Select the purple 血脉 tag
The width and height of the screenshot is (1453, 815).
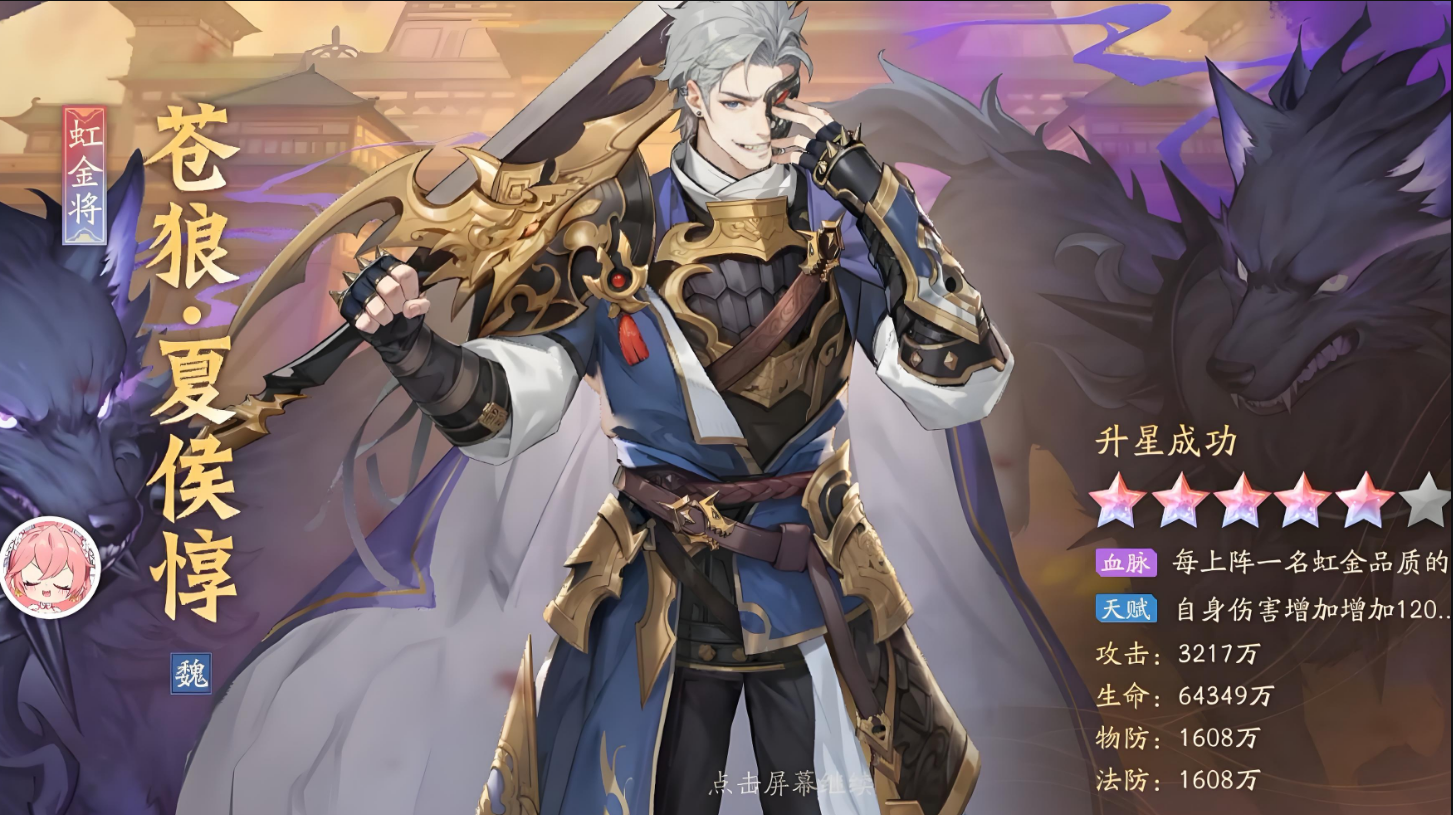[x=1126, y=563]
